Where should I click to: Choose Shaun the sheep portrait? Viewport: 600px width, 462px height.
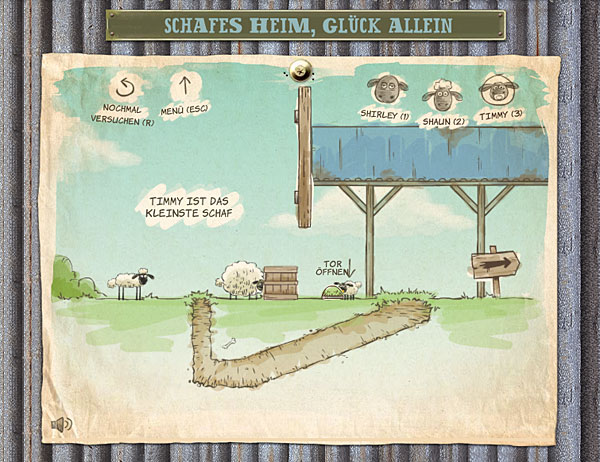[439, 95]
